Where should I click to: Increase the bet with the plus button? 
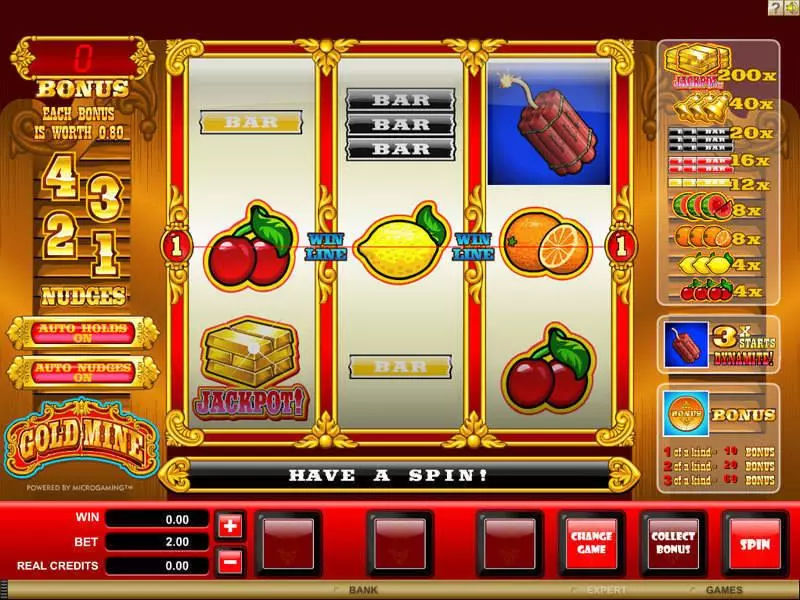click(229, 525)
